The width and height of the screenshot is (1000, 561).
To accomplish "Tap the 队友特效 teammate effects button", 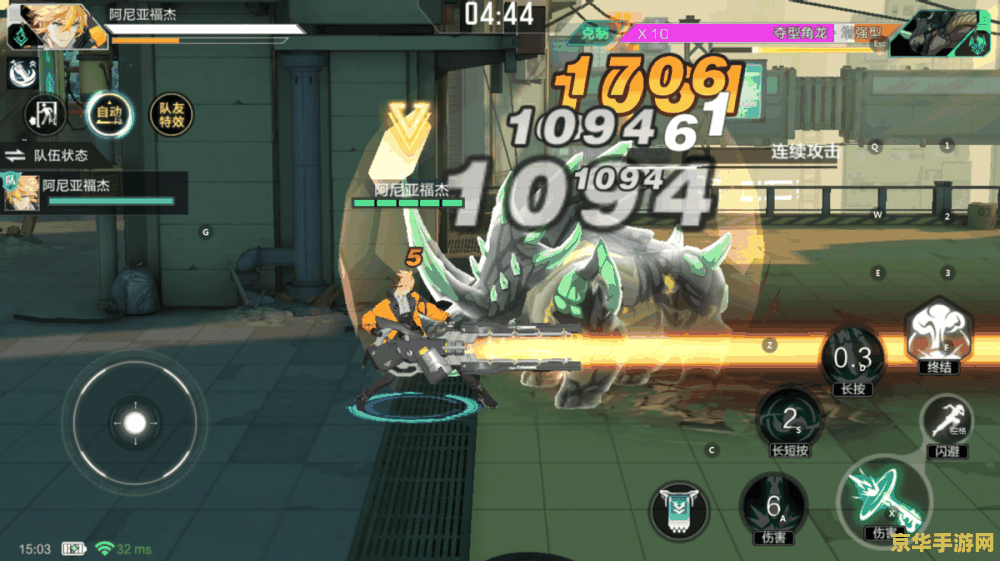I will click(x=171, y=115).
